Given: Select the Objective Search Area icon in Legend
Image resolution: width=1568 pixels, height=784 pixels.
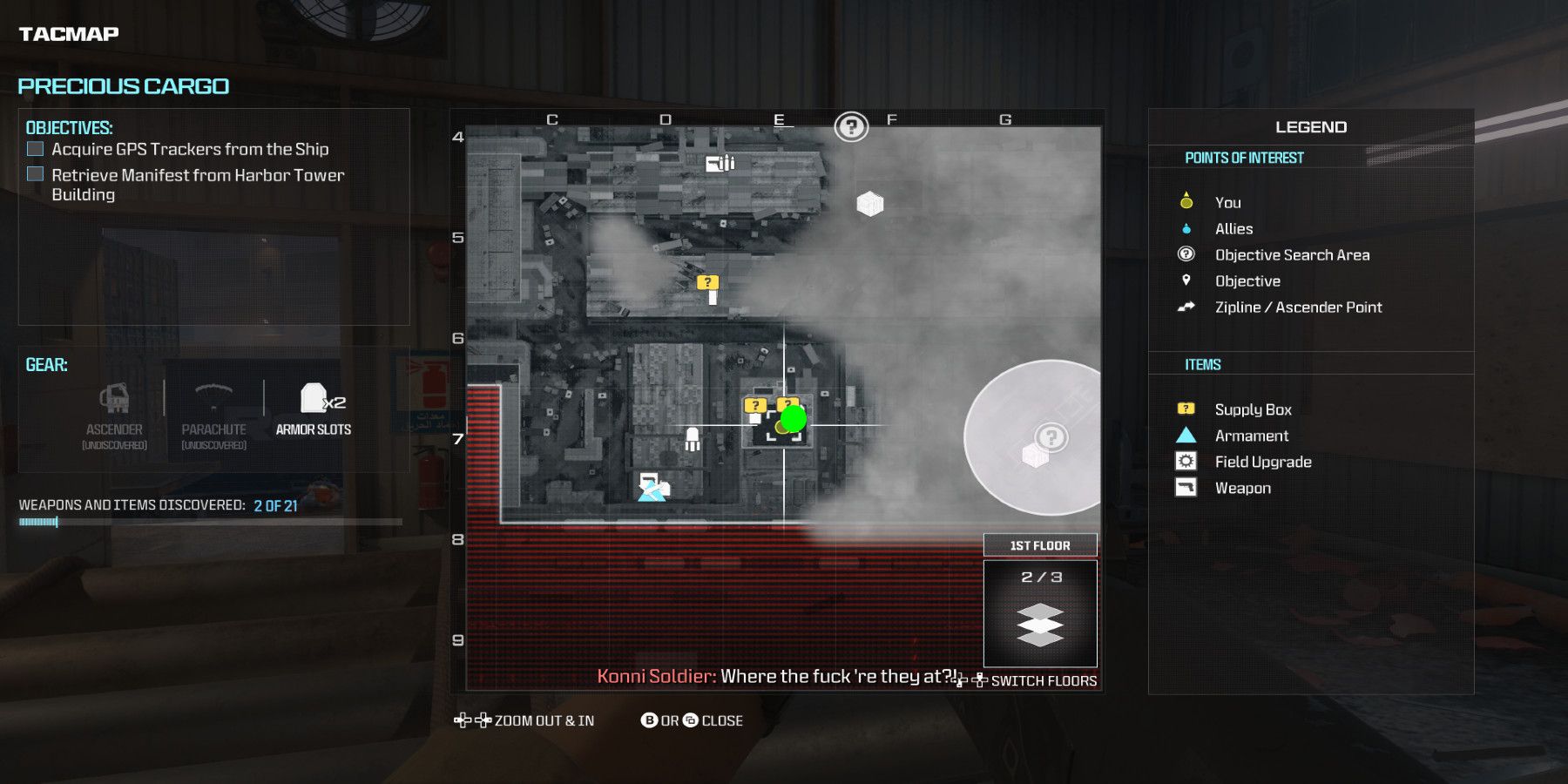Looking at the screenshot, I should point(1185,254).
